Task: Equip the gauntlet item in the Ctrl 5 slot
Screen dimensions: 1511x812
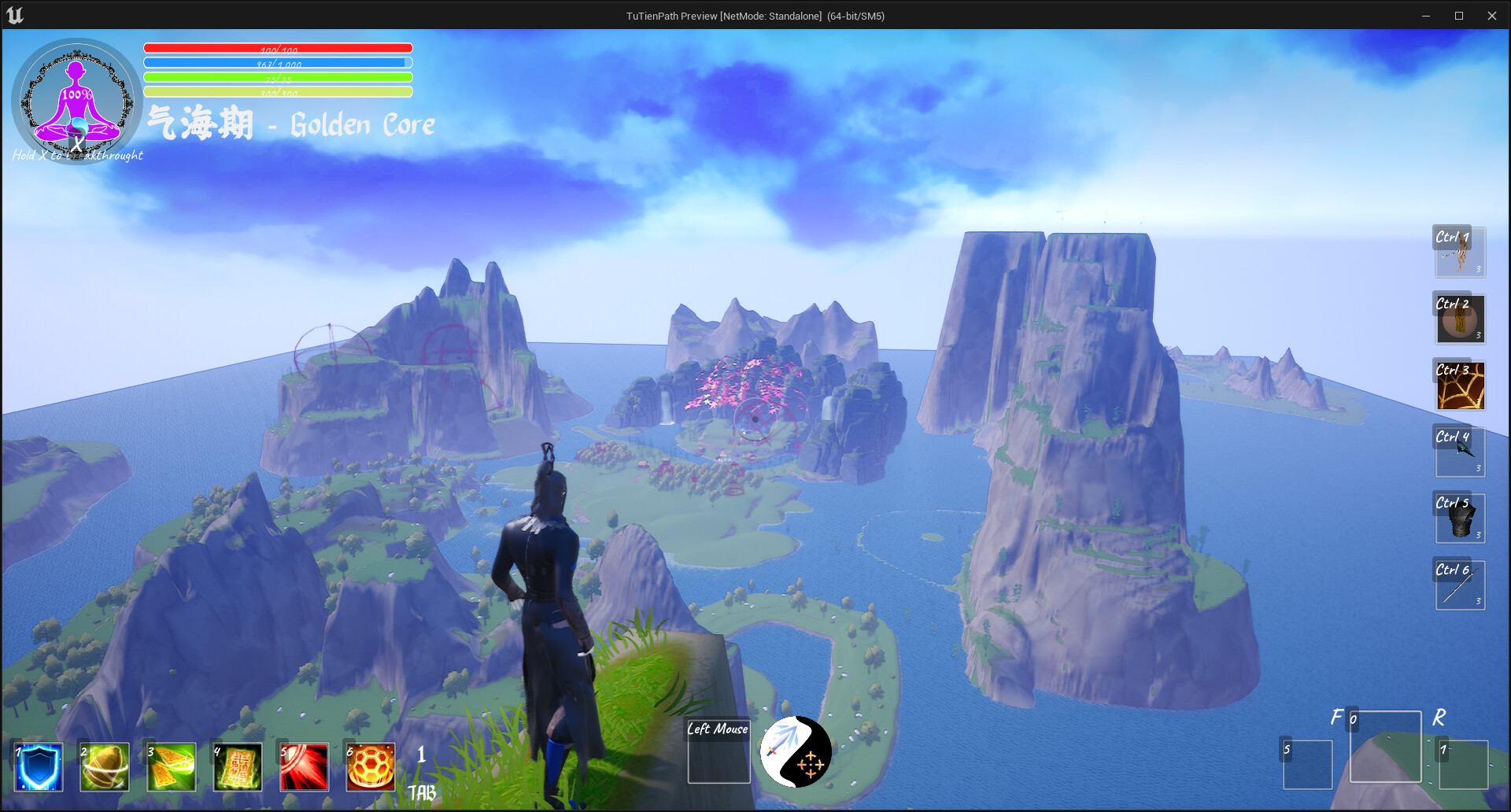Action: coord(1460,518)
